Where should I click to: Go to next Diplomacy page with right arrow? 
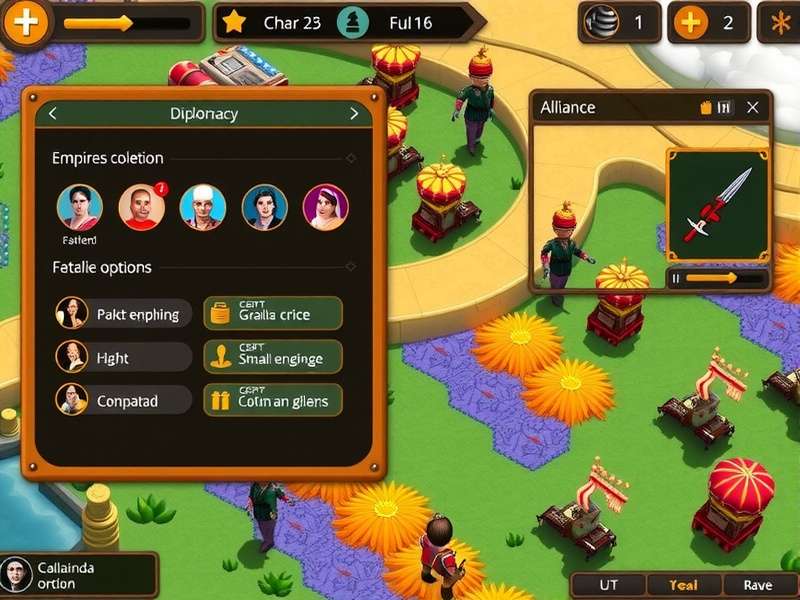[353, 114]
